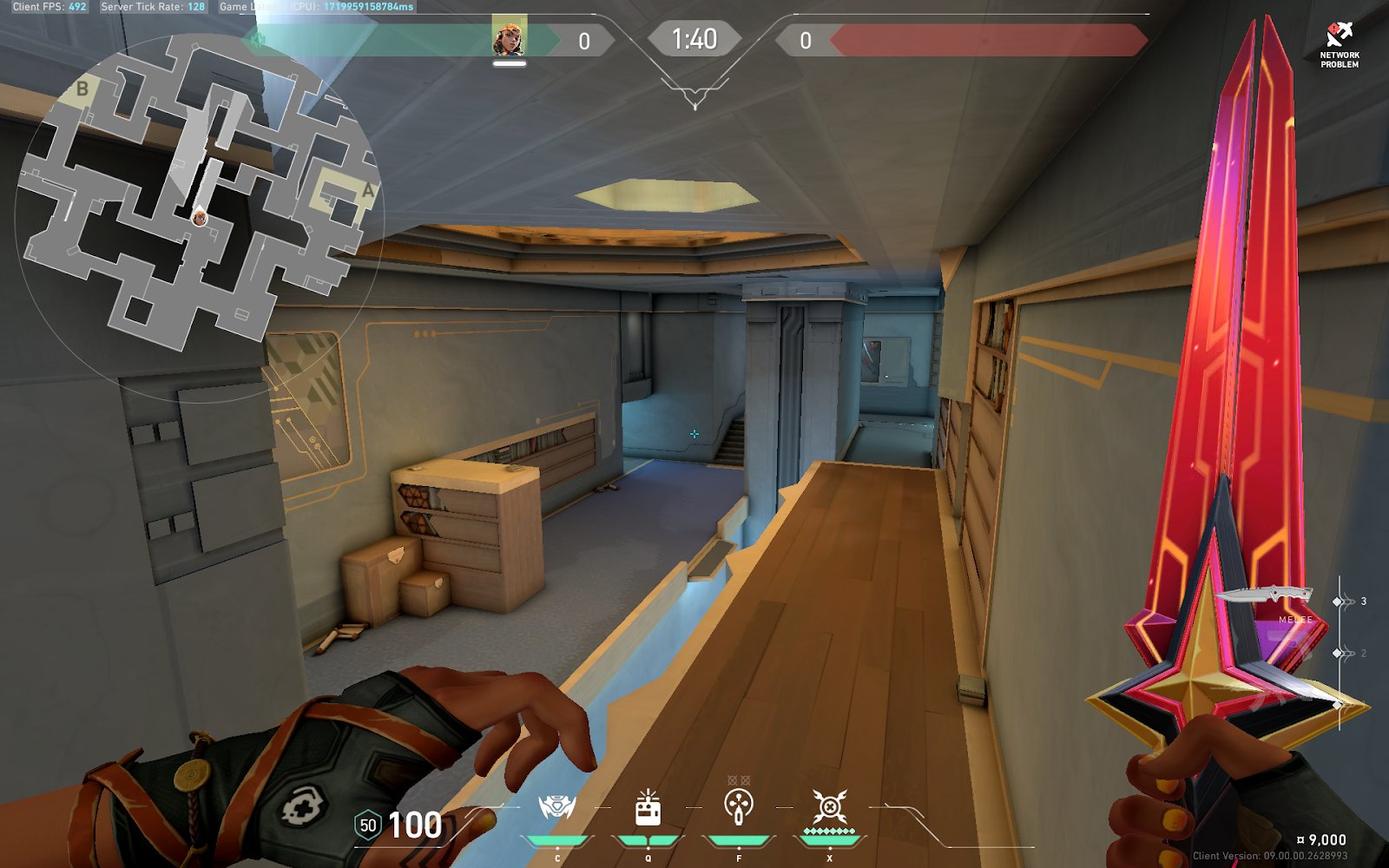1389x868 pixels.
Task: Click the shield armor icon showing 50
Action: (368, 825)
